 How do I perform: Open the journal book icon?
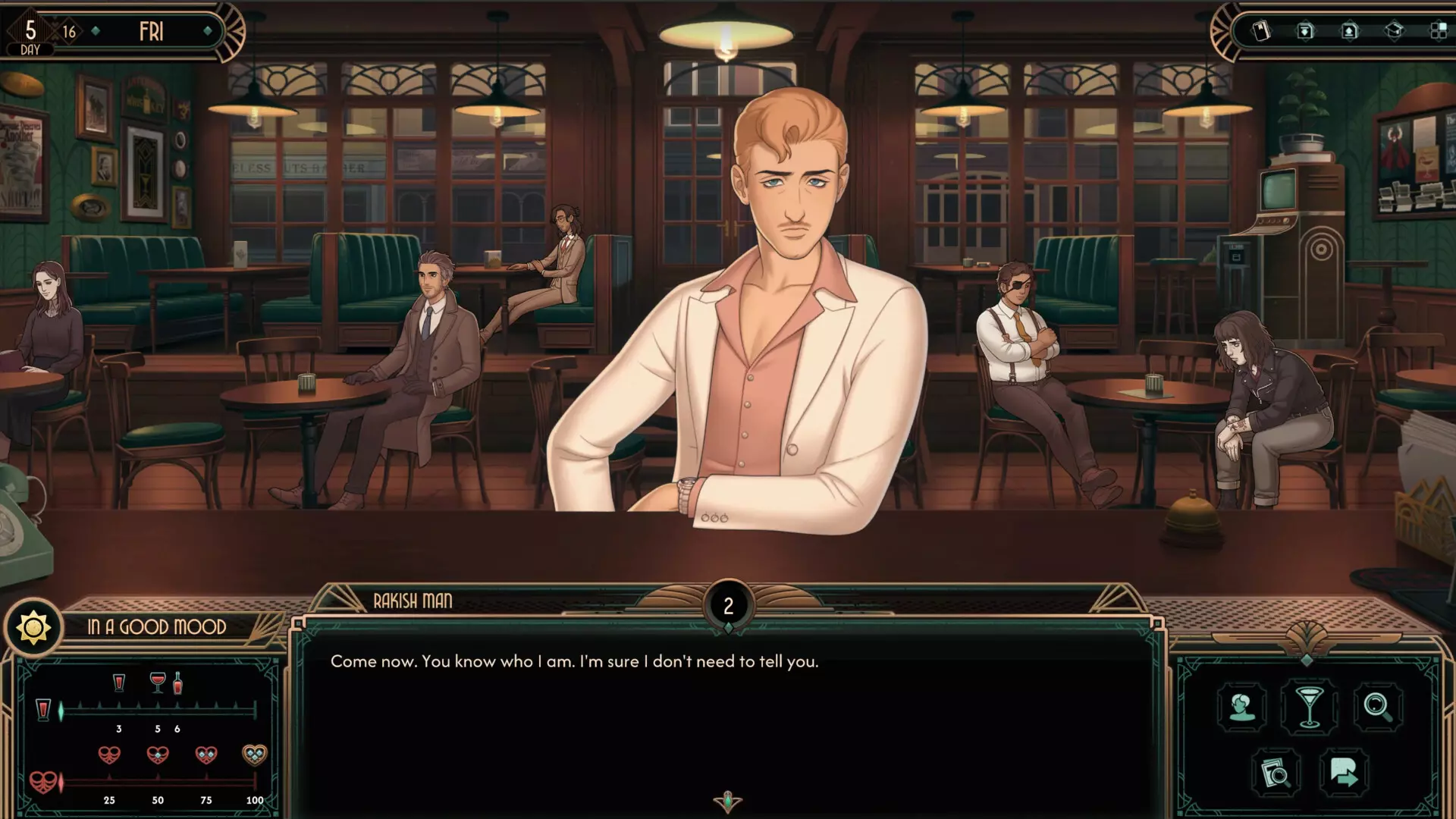1260,31
